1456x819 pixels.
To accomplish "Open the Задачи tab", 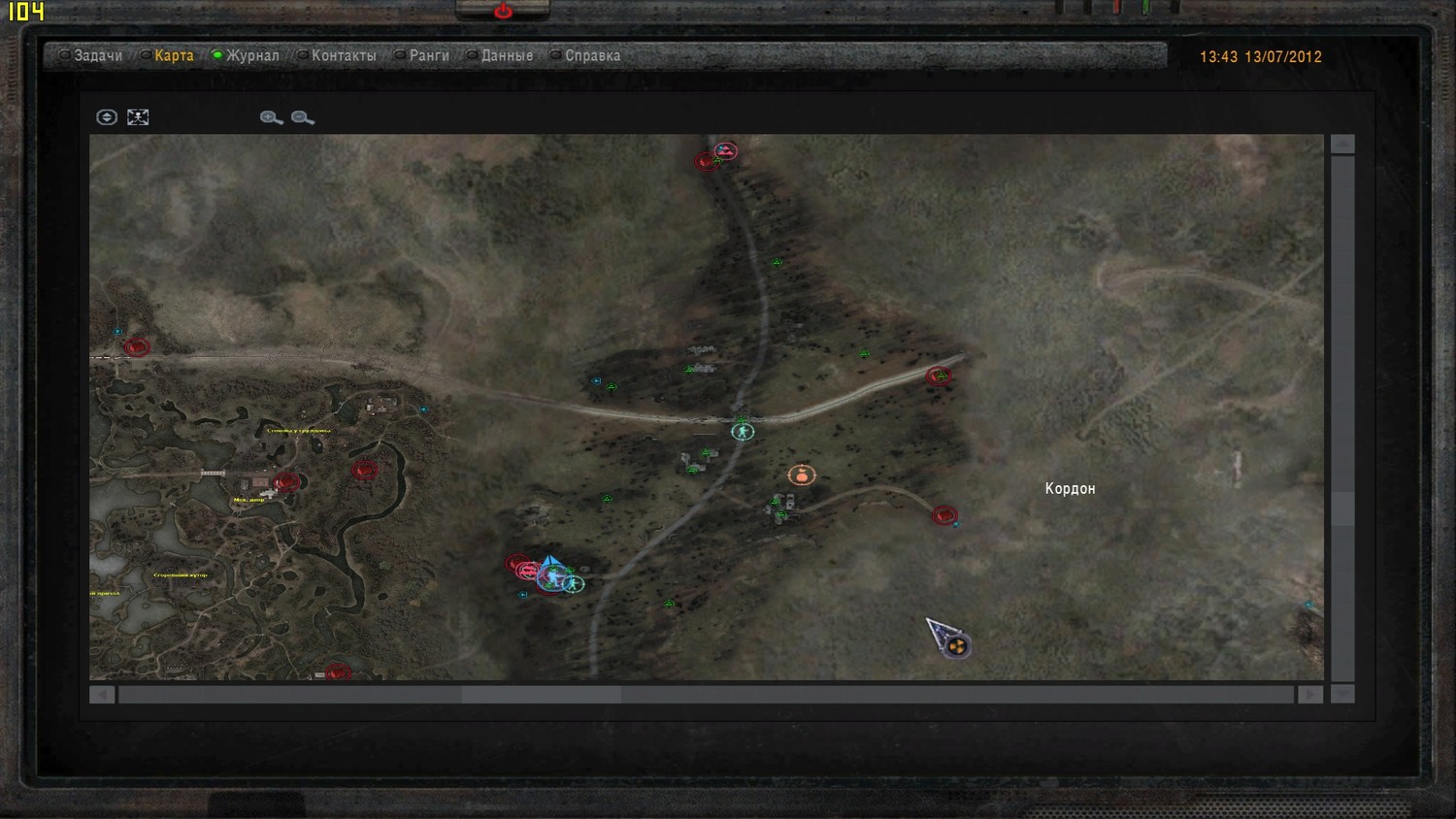I will pyautogui.click(x=97, y=56).
